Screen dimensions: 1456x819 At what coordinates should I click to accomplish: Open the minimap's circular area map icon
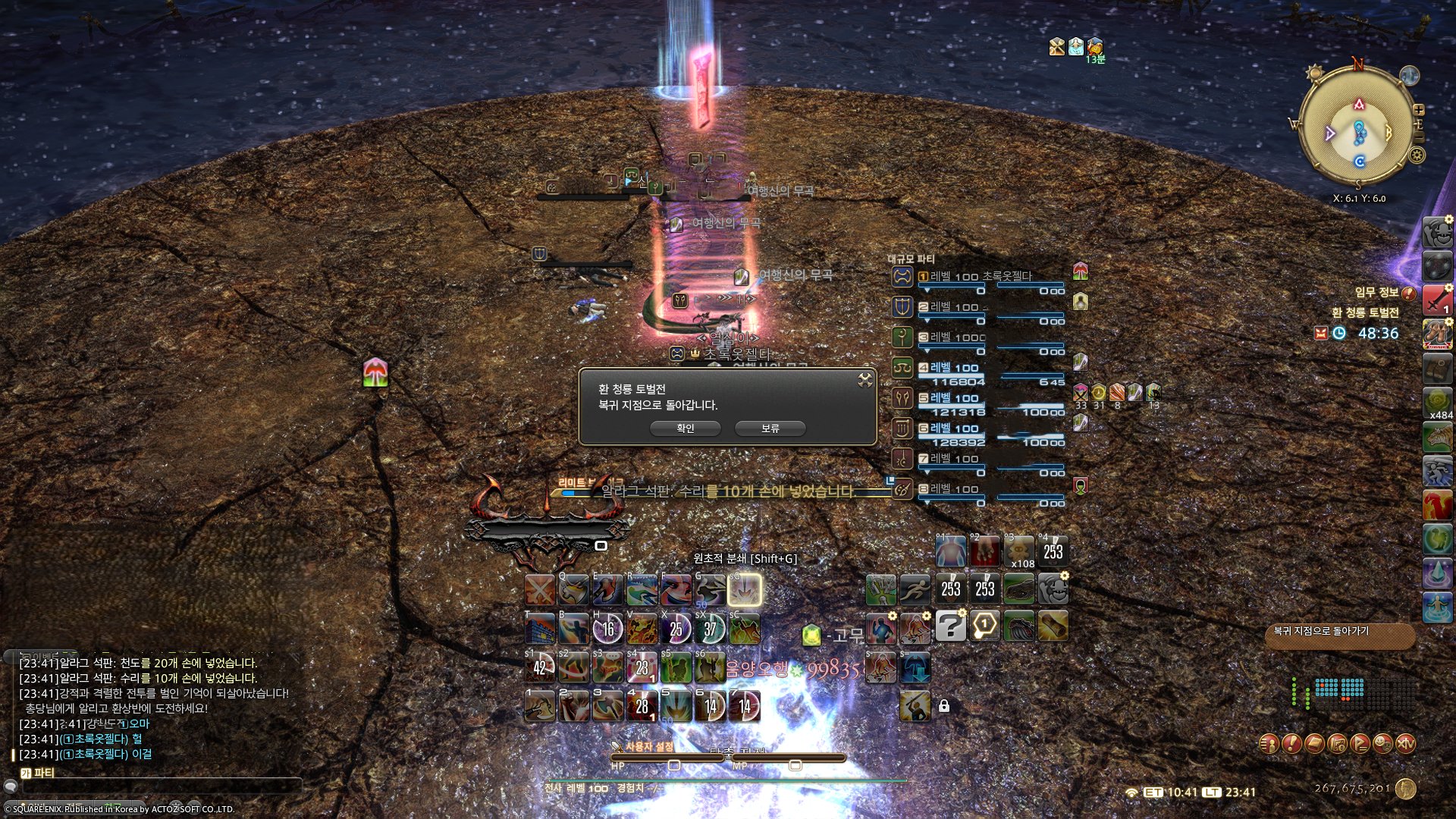click(1409, 76)
